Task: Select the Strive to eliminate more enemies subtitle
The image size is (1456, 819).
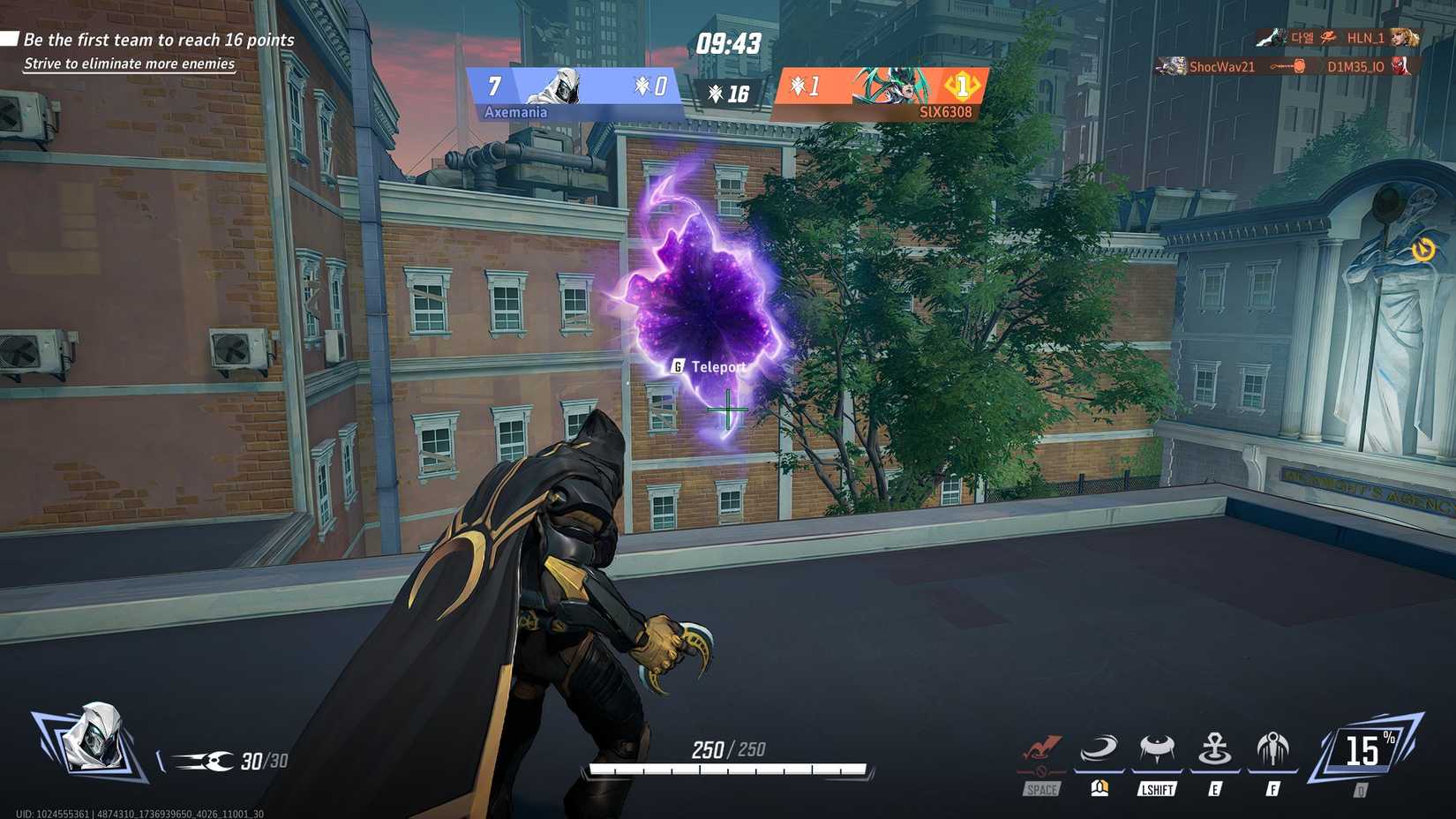Action: pyautogui.click(x=129, y=64)
